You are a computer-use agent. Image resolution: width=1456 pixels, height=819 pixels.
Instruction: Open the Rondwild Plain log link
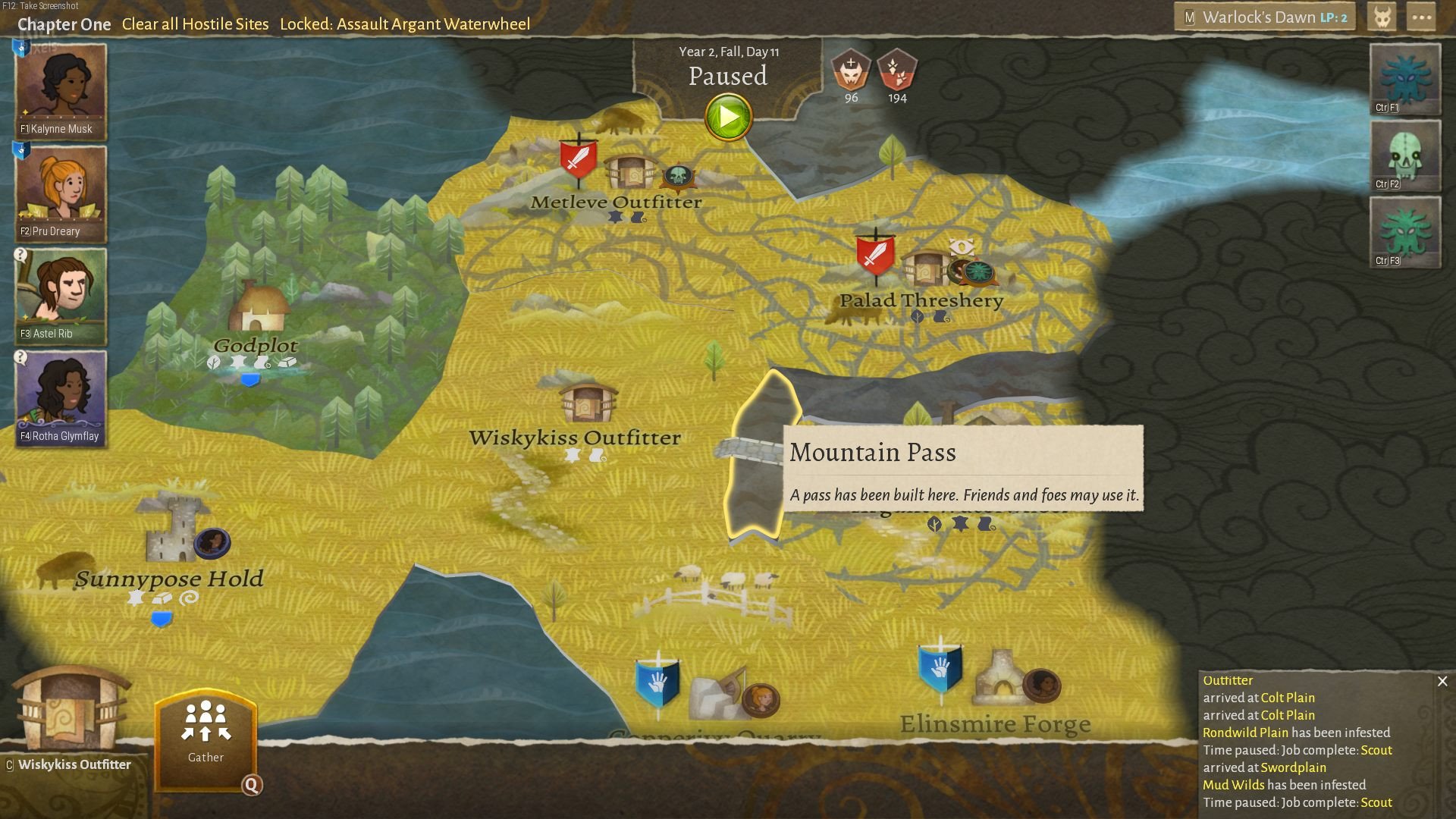click(1245, 733)
